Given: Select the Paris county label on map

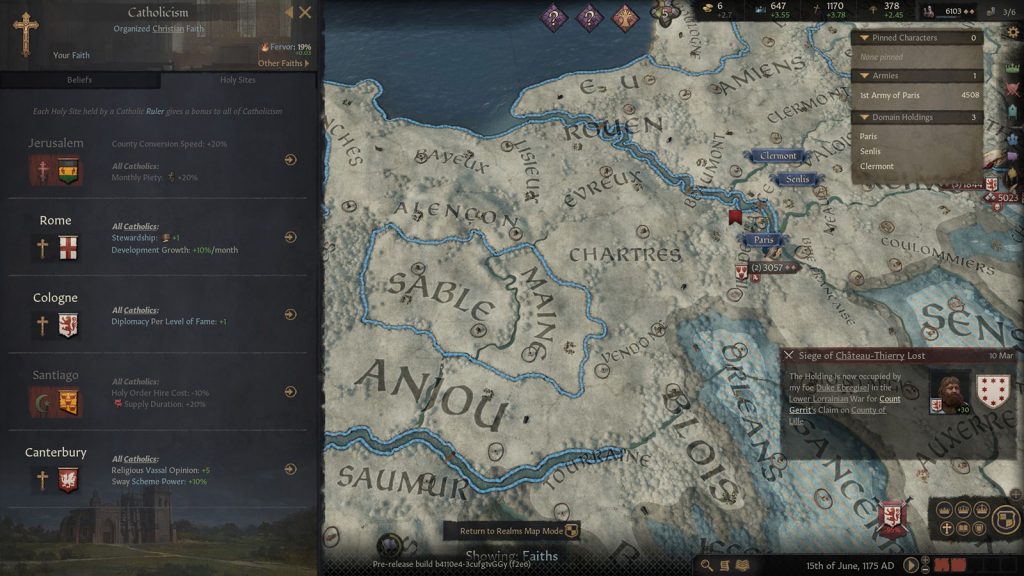Looking at the screenshot, I should point(764,240).
